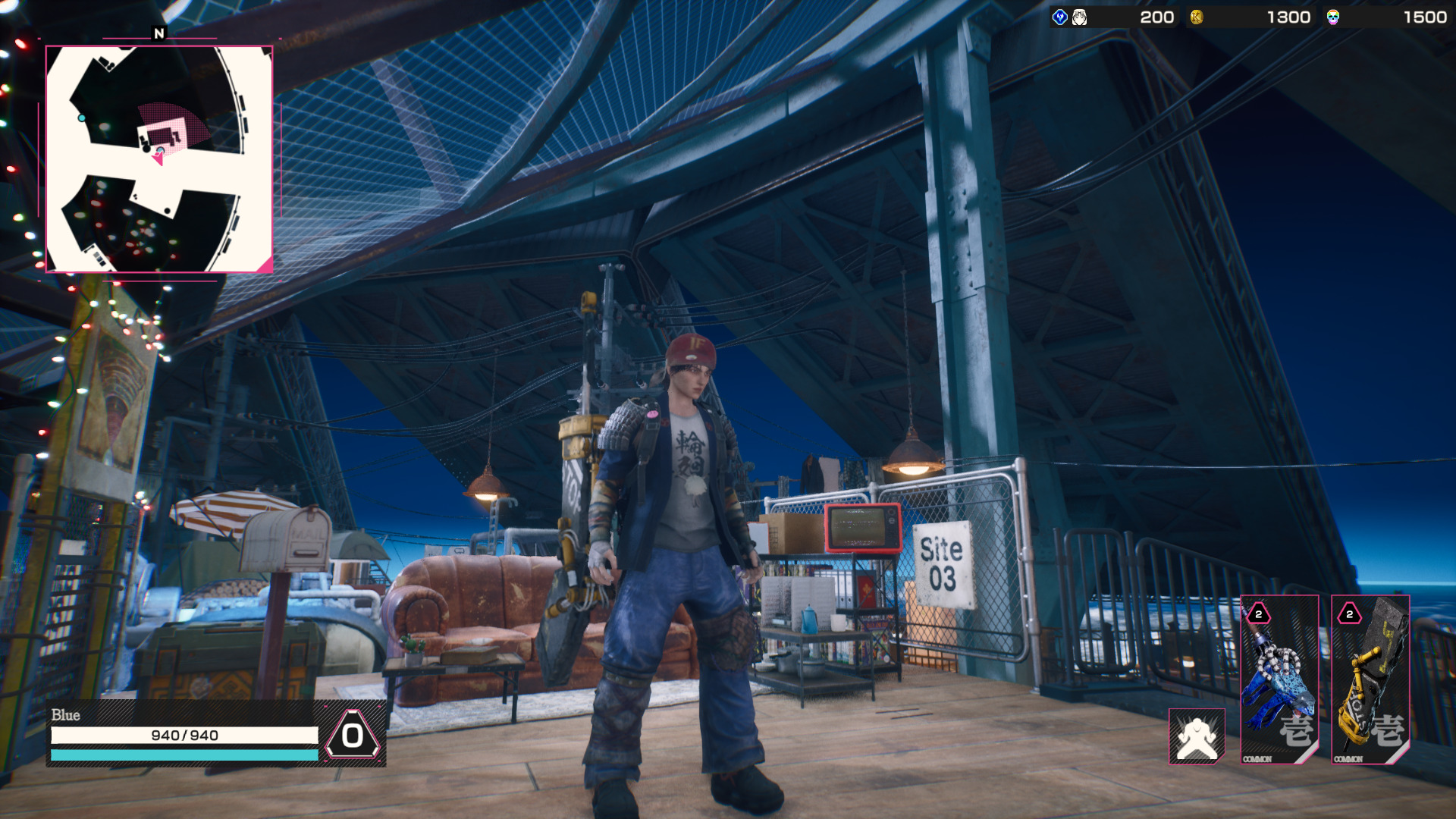
Task: Click the blue flame gem icon
Action: 1060,17
